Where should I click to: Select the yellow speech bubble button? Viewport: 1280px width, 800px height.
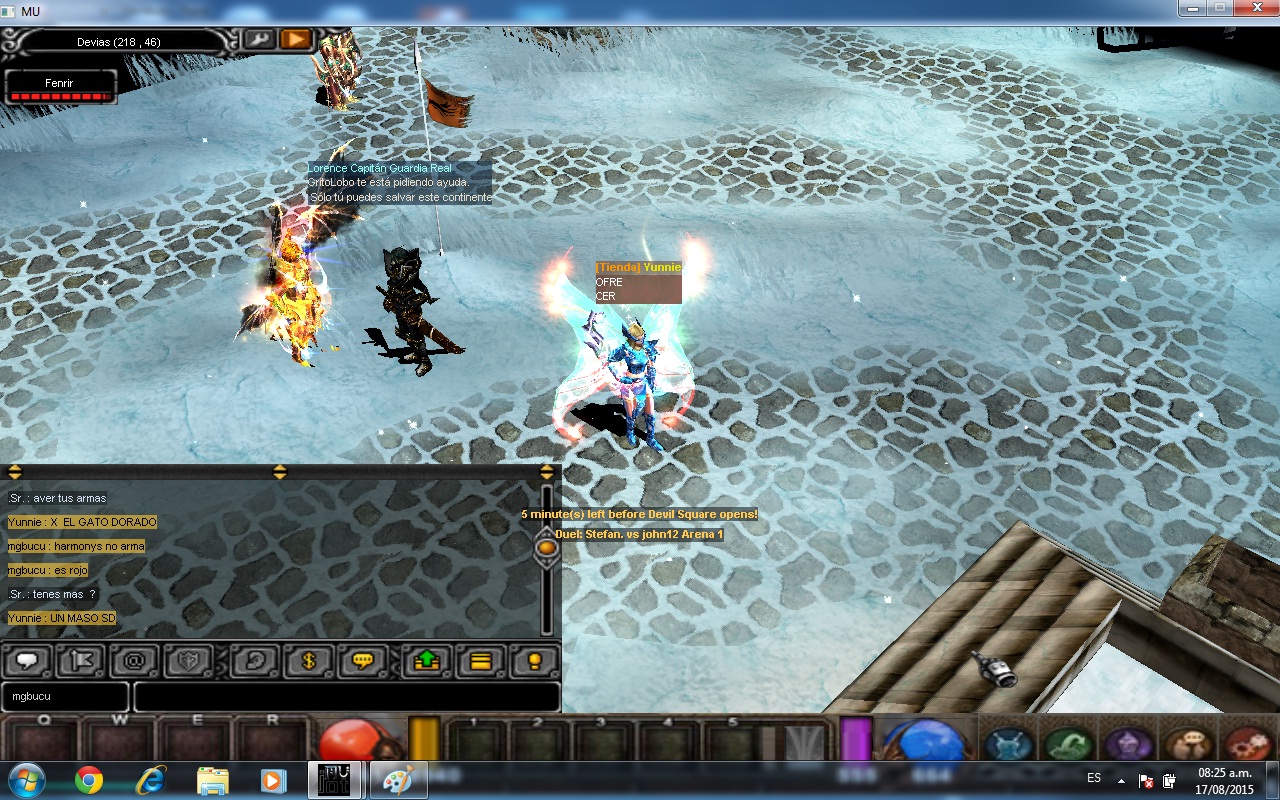click(363, 661)
